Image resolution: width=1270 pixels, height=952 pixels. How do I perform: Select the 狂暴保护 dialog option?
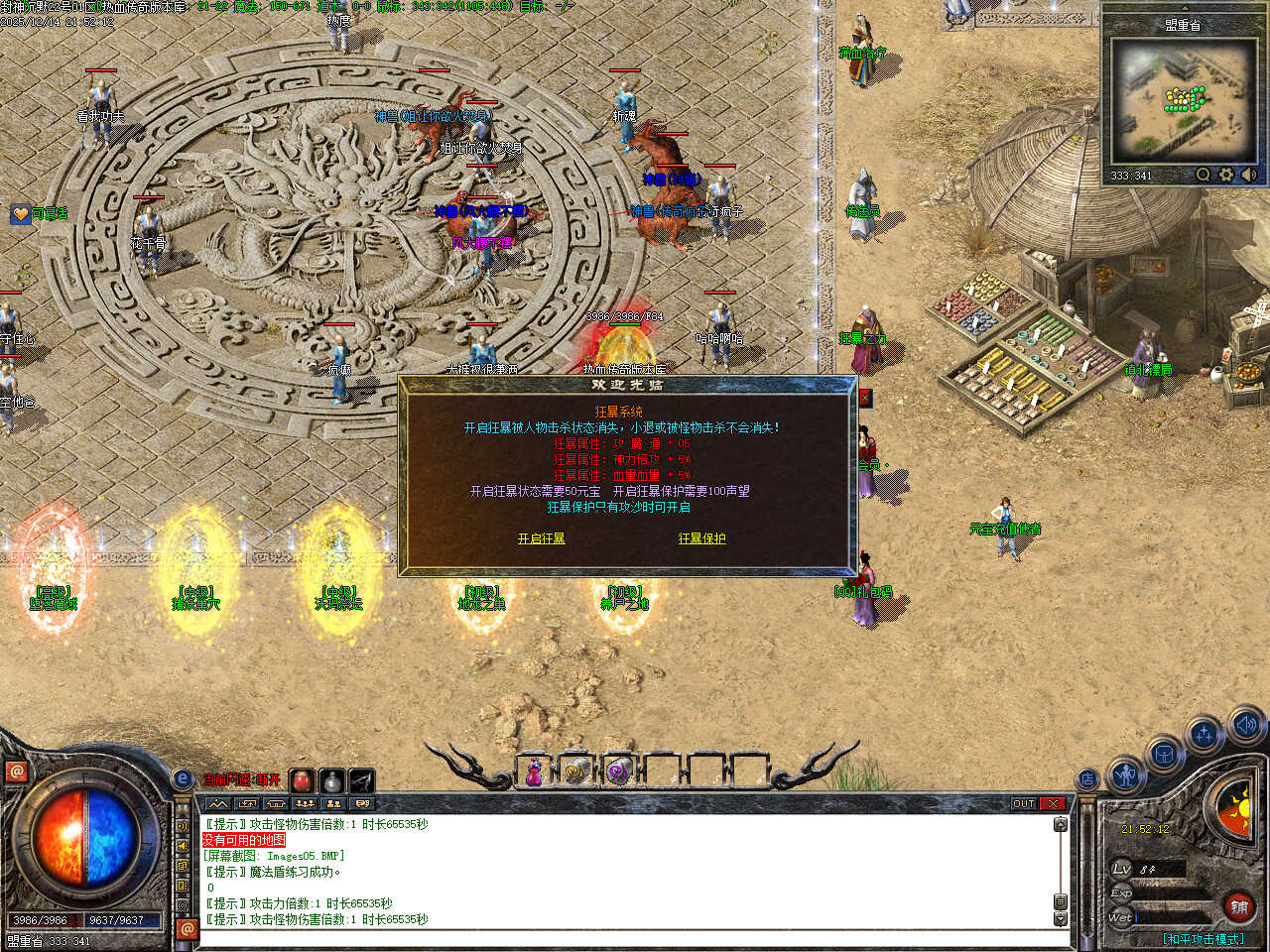click(701, 538)
